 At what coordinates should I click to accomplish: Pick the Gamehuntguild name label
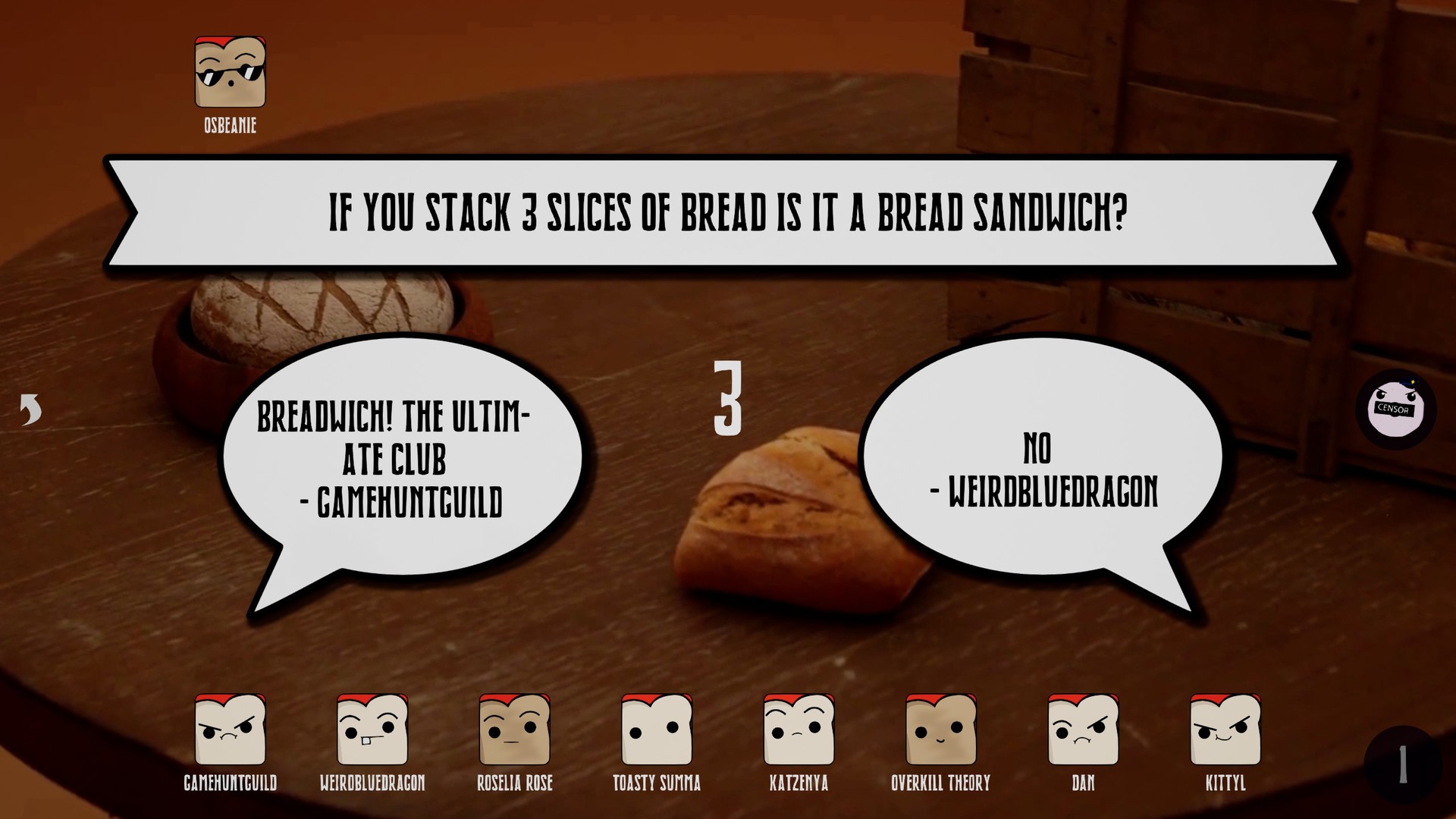click(x=230, y=783)
